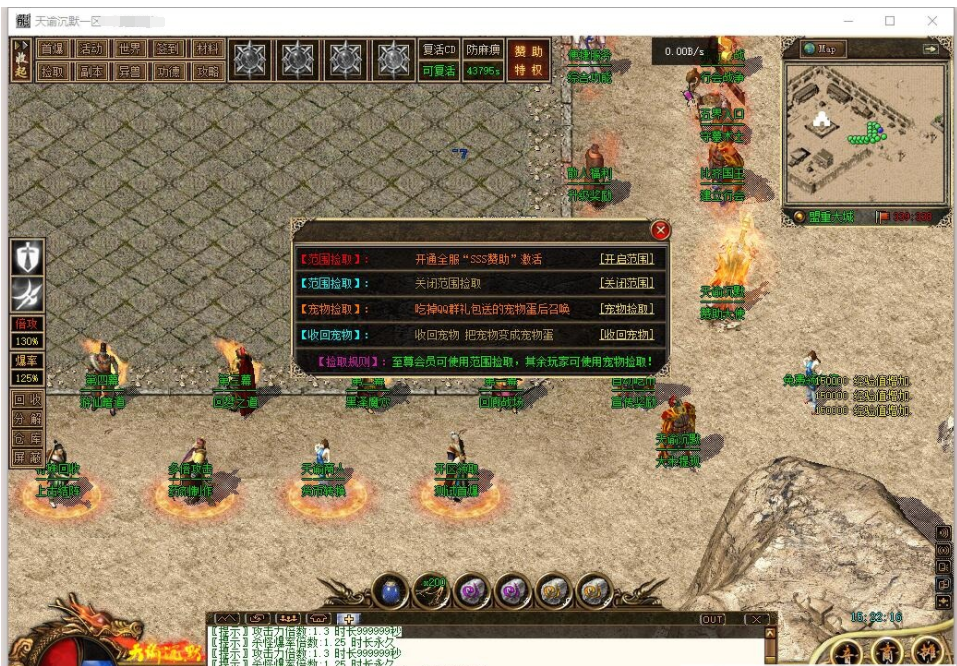Open the 攻略 guide button
This screenshot has height=666, width=957.
pyautogui.click(x=207, y=71)
